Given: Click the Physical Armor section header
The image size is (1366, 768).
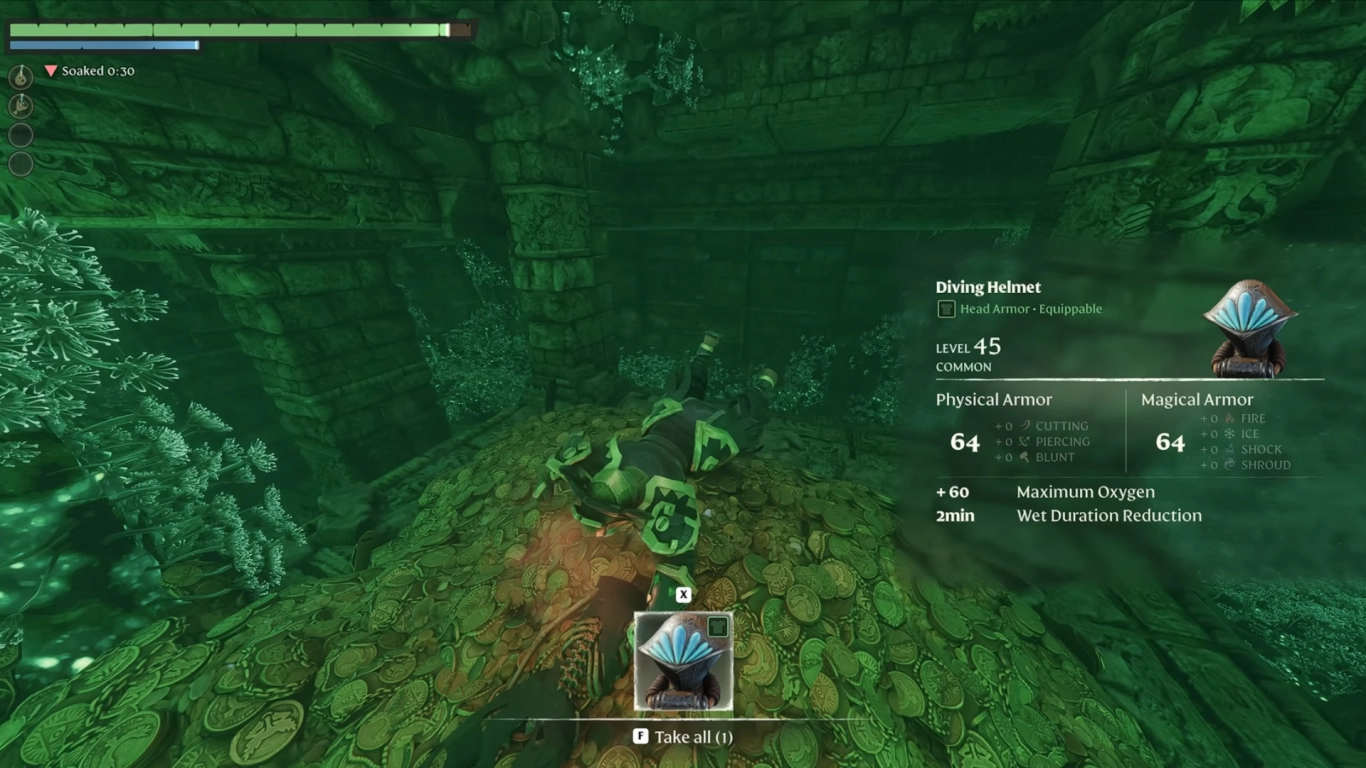Looking at the screenshot, I should tap(993, 399).
